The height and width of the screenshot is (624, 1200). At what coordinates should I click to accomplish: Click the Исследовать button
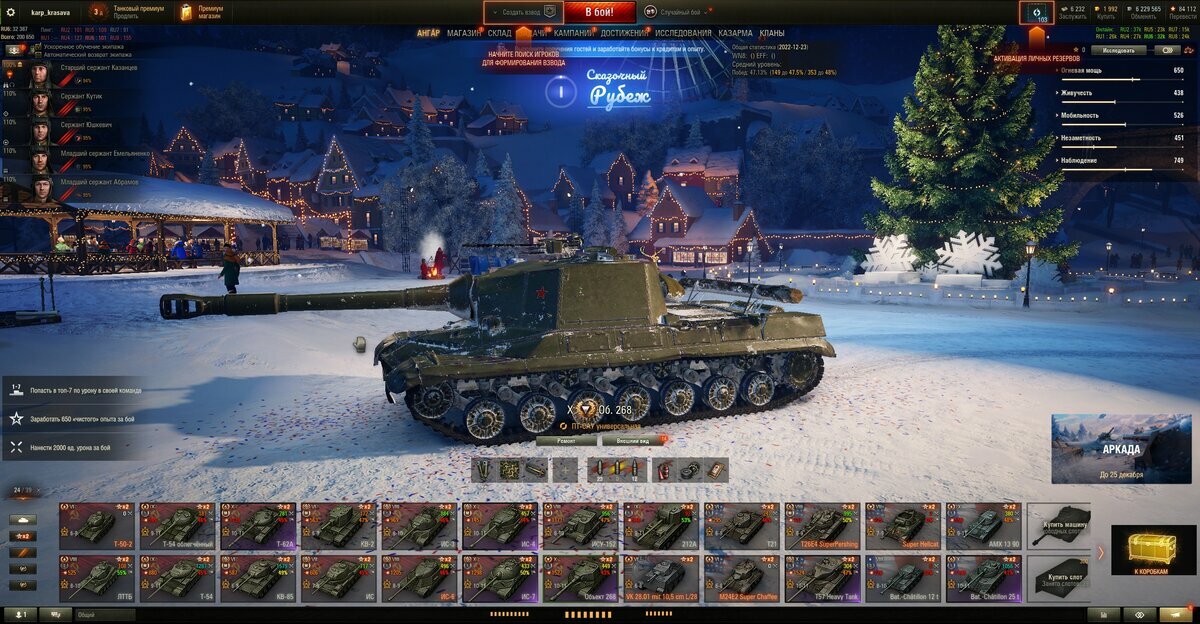[x=1118, y=49]
